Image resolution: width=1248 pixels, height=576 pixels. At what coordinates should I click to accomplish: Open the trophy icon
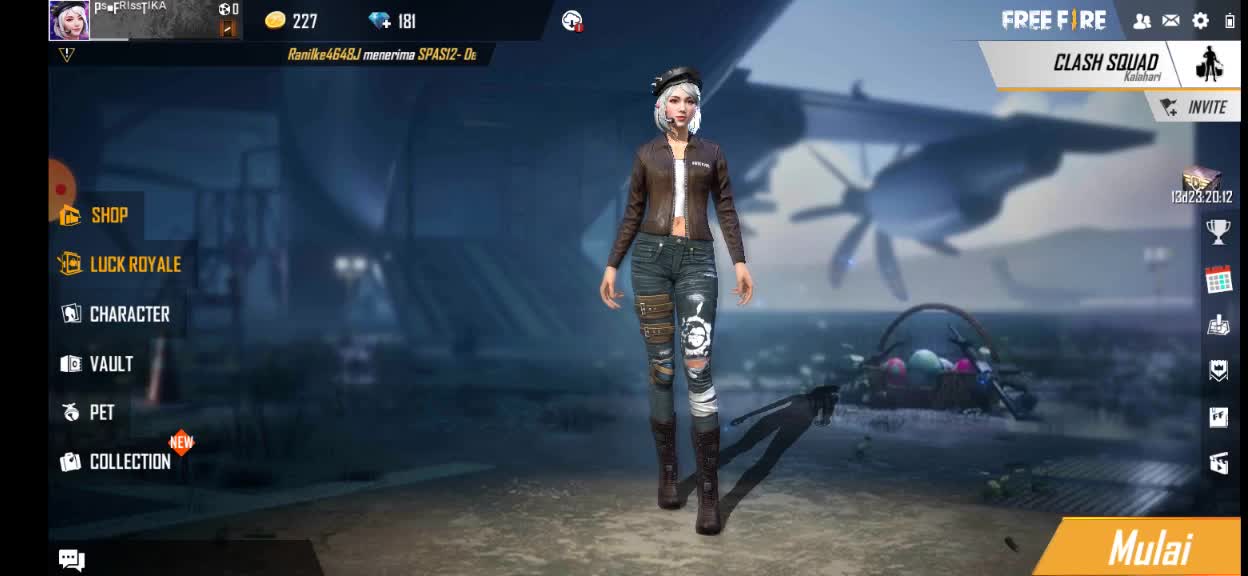pos(1218,232)
